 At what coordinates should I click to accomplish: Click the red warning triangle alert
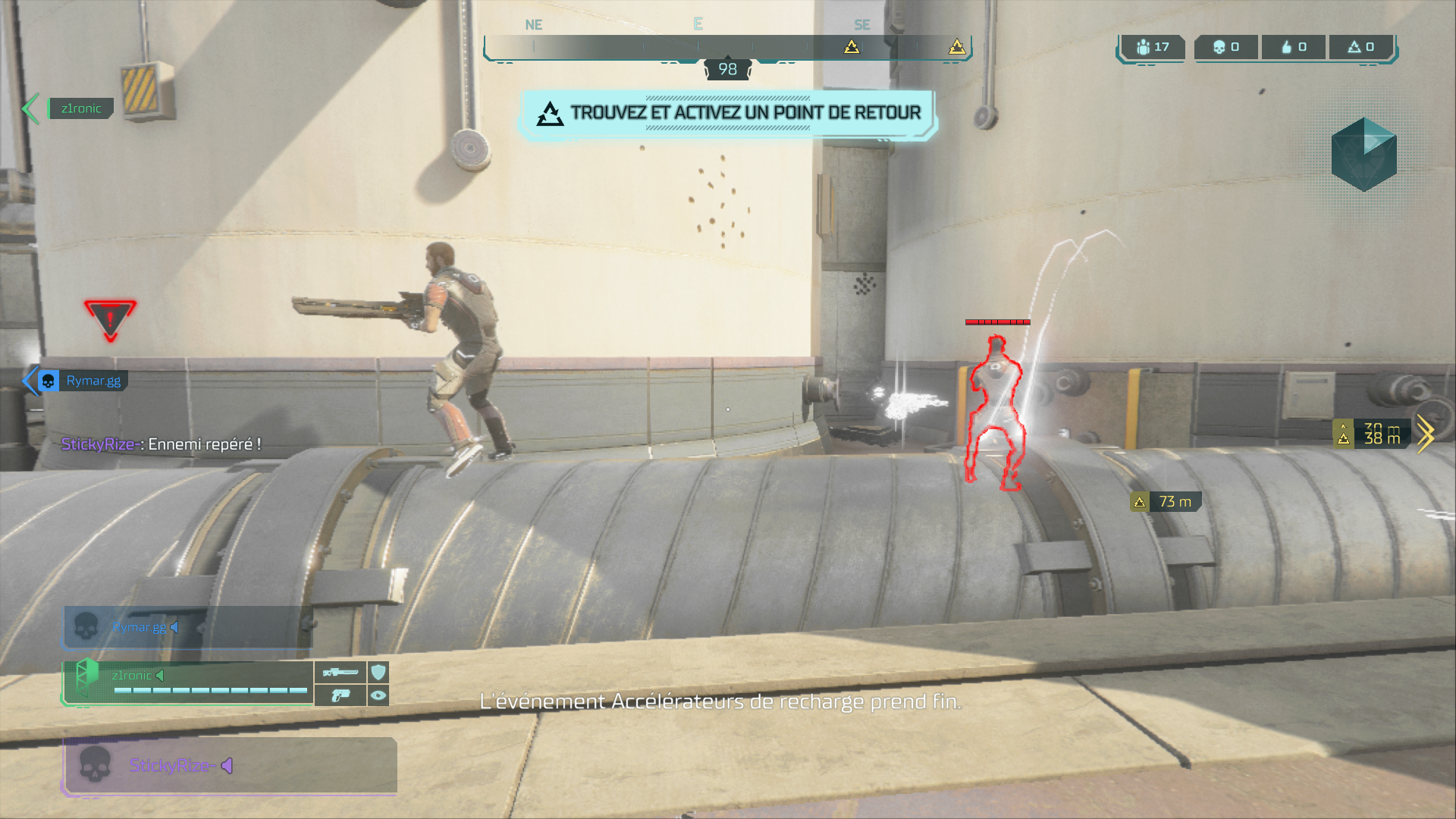110,318
